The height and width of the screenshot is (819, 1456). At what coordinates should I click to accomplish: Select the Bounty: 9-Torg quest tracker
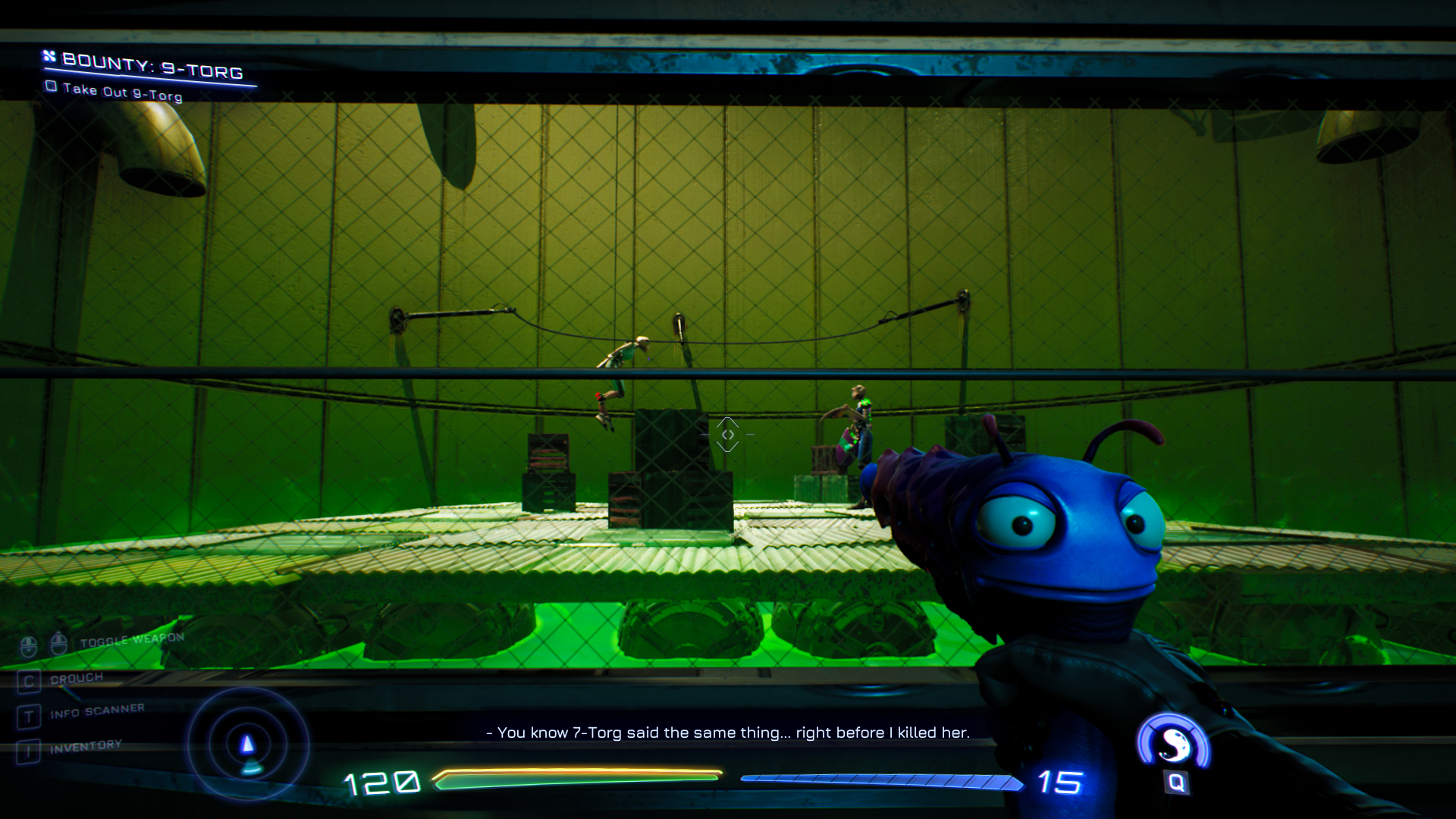(x=152, y=66)
